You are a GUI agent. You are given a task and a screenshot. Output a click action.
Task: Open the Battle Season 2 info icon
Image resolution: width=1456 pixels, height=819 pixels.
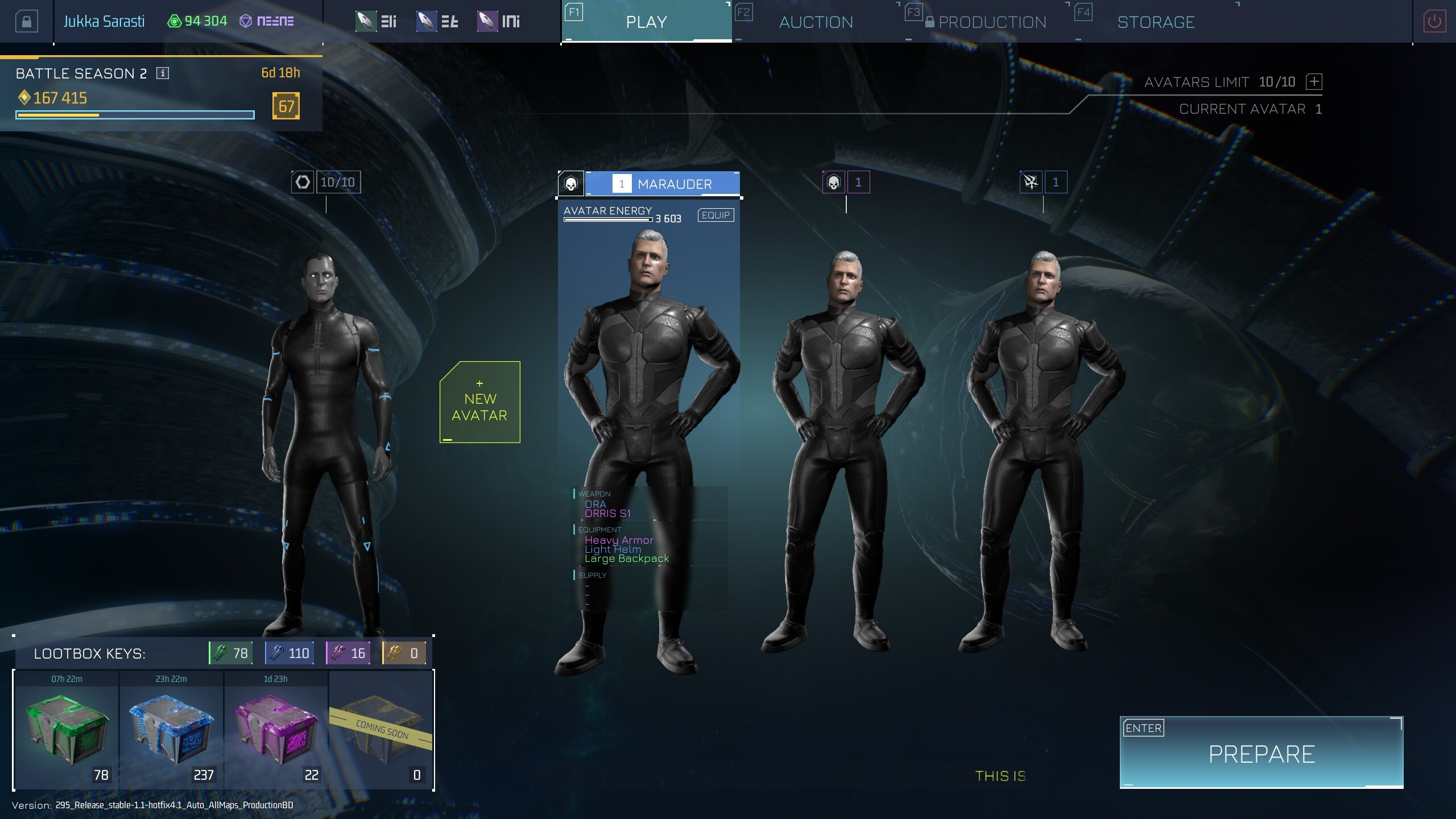pos(162,73)
